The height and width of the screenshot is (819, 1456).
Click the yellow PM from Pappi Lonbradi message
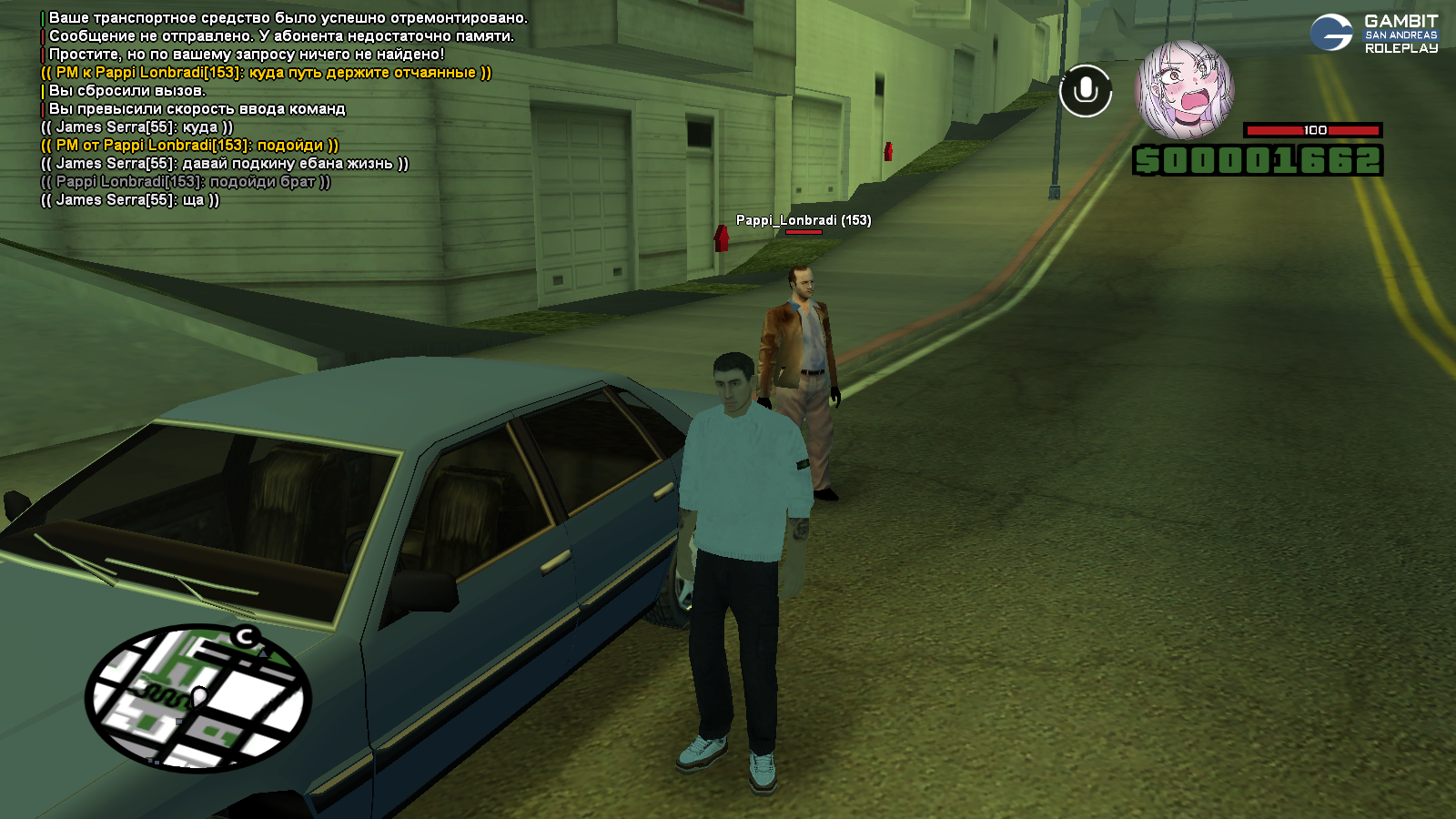point(190,146)
